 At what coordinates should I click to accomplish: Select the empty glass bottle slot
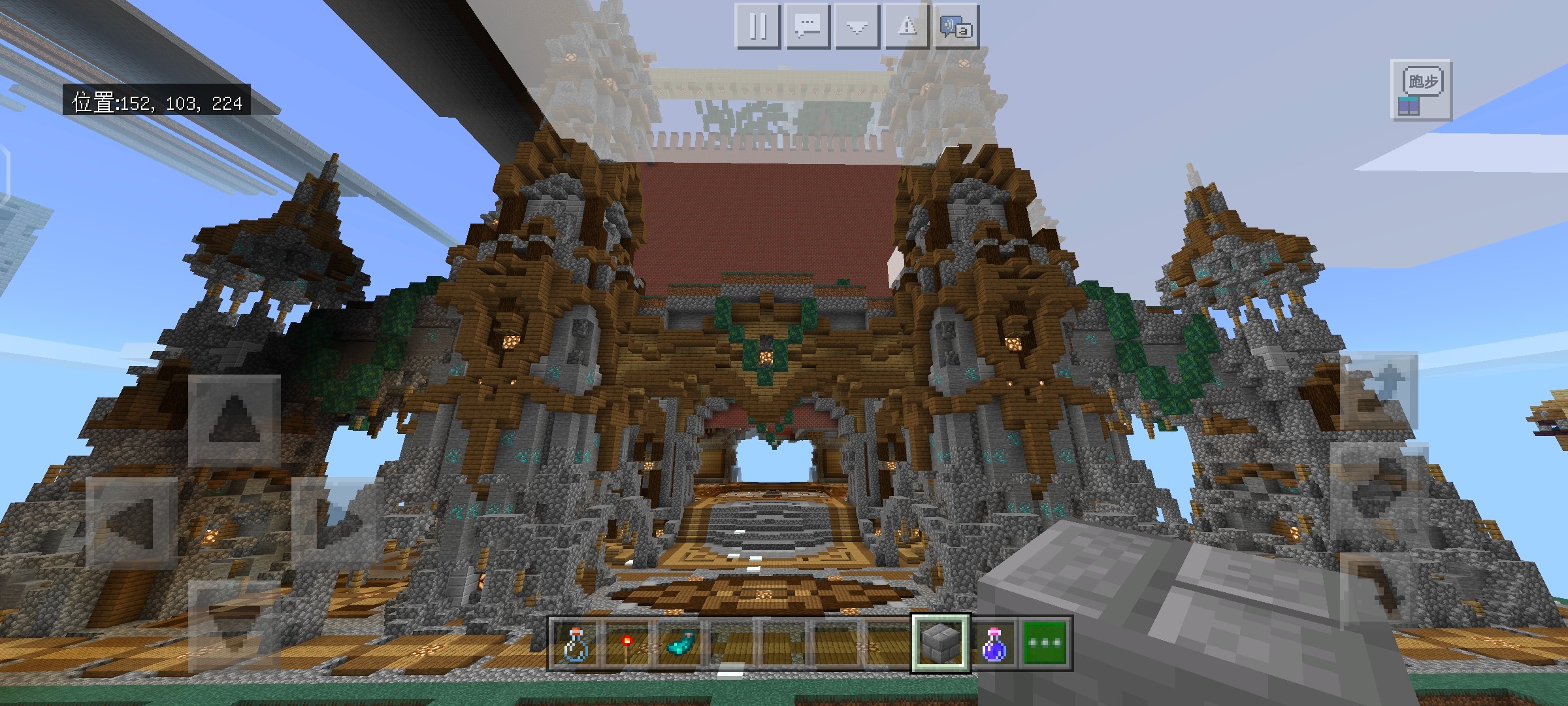576,643
